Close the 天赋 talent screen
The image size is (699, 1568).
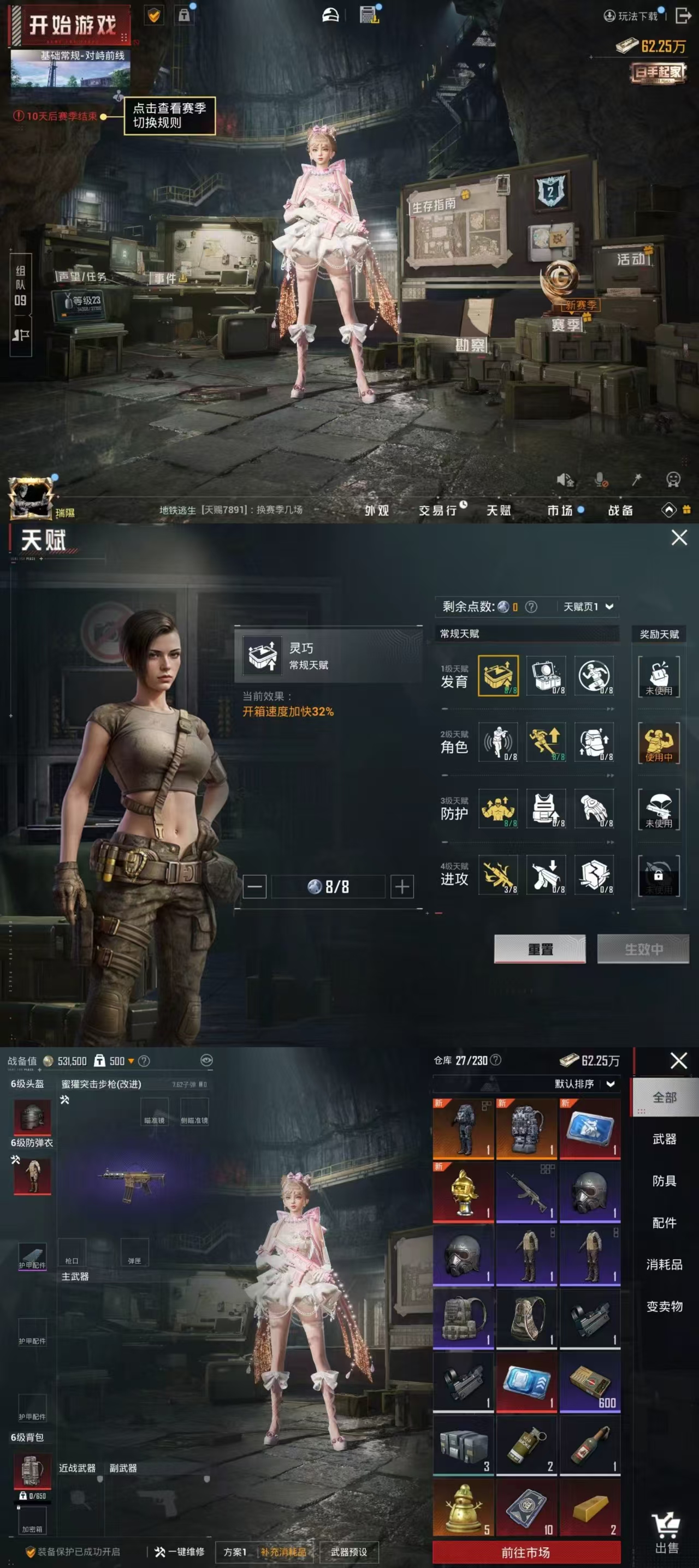(679, 538)
